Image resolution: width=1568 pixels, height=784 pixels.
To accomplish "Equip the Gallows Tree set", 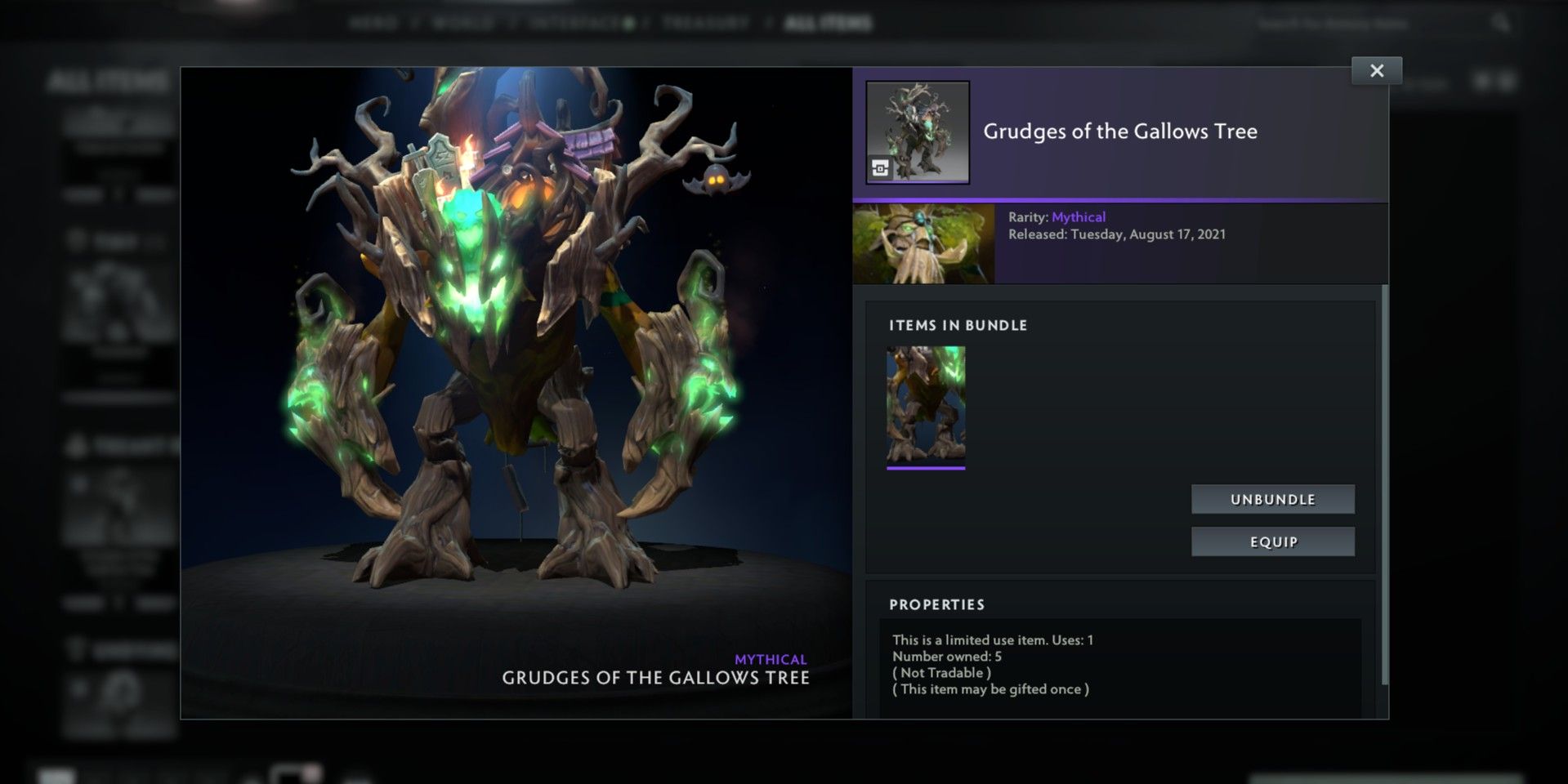I will [1272, 541].
